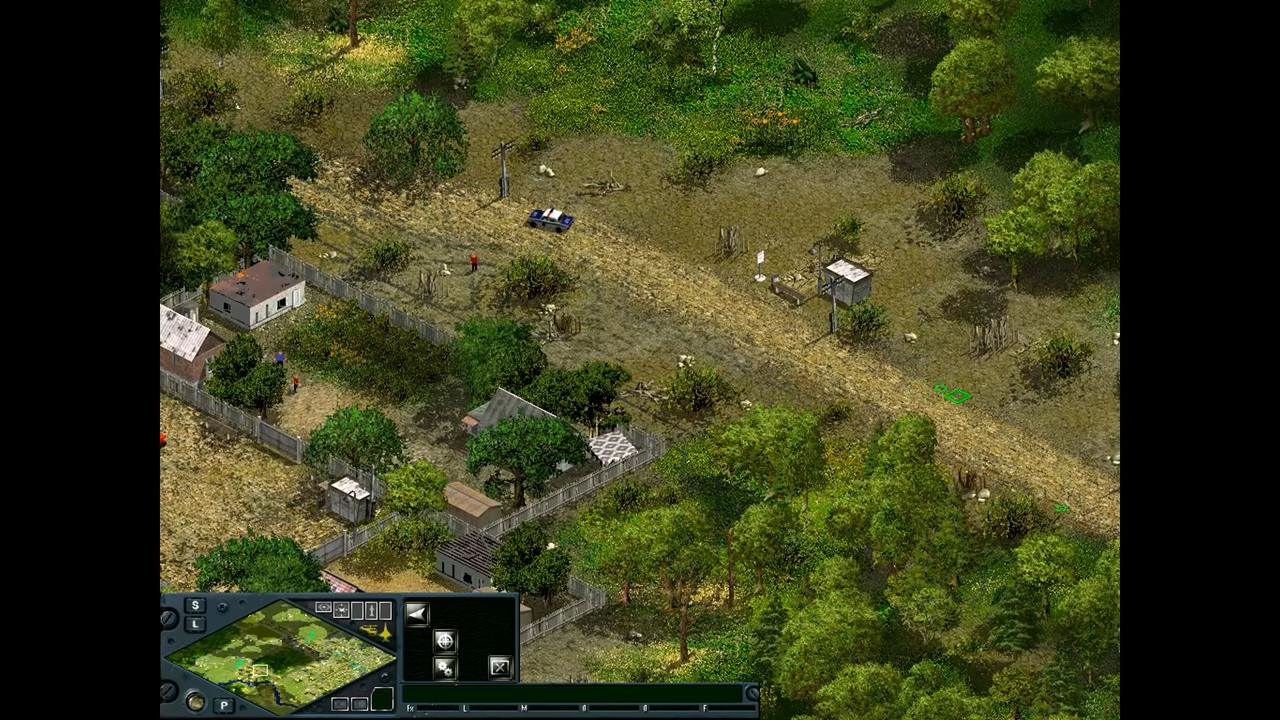The height and width of the screenshot is (720, 1280).
Task: Click the yellow helicopter icon
Action: pyautogui.click(x=368, y=630)
